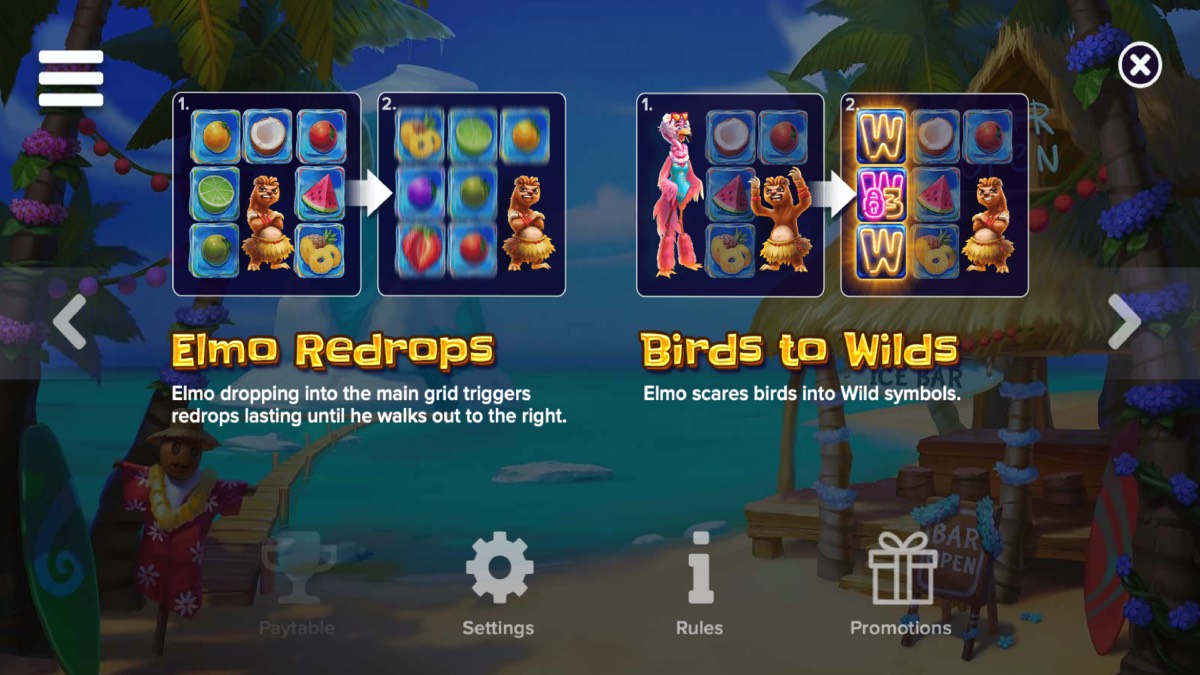Advance to the next feature page

click(1124, 322)
